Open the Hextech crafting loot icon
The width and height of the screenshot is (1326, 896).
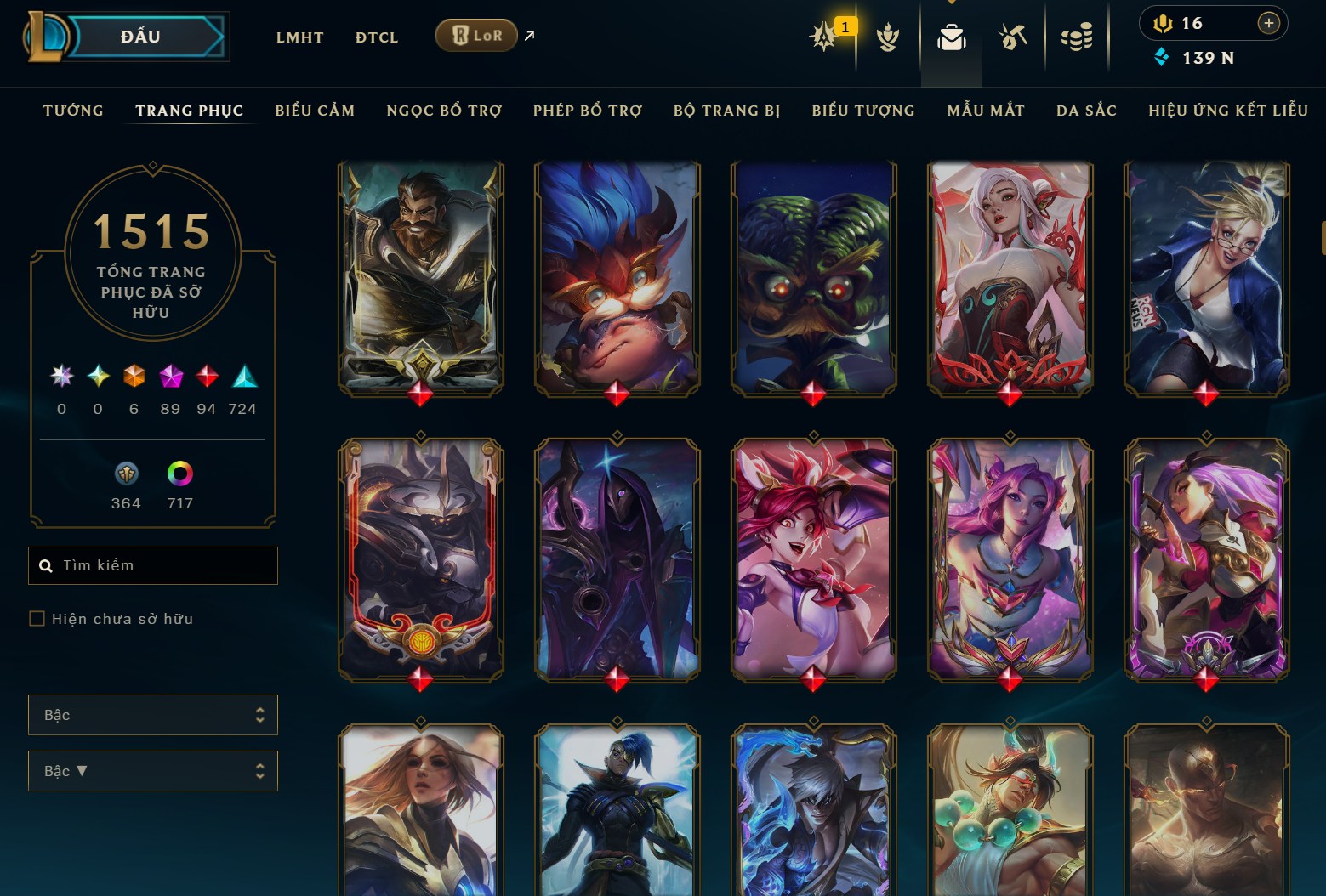(1012, 36)
